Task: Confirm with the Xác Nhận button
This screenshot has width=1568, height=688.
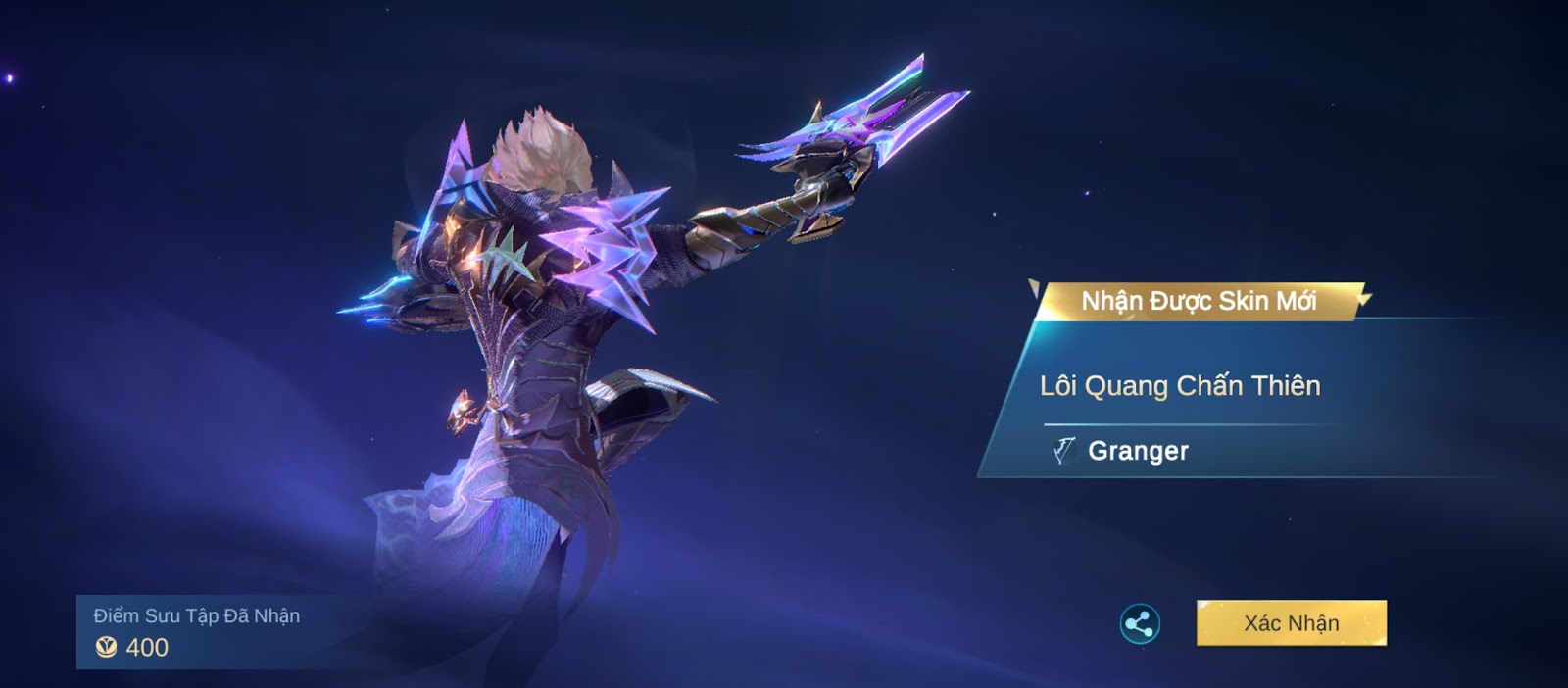Action: (x=1291, y=623)
